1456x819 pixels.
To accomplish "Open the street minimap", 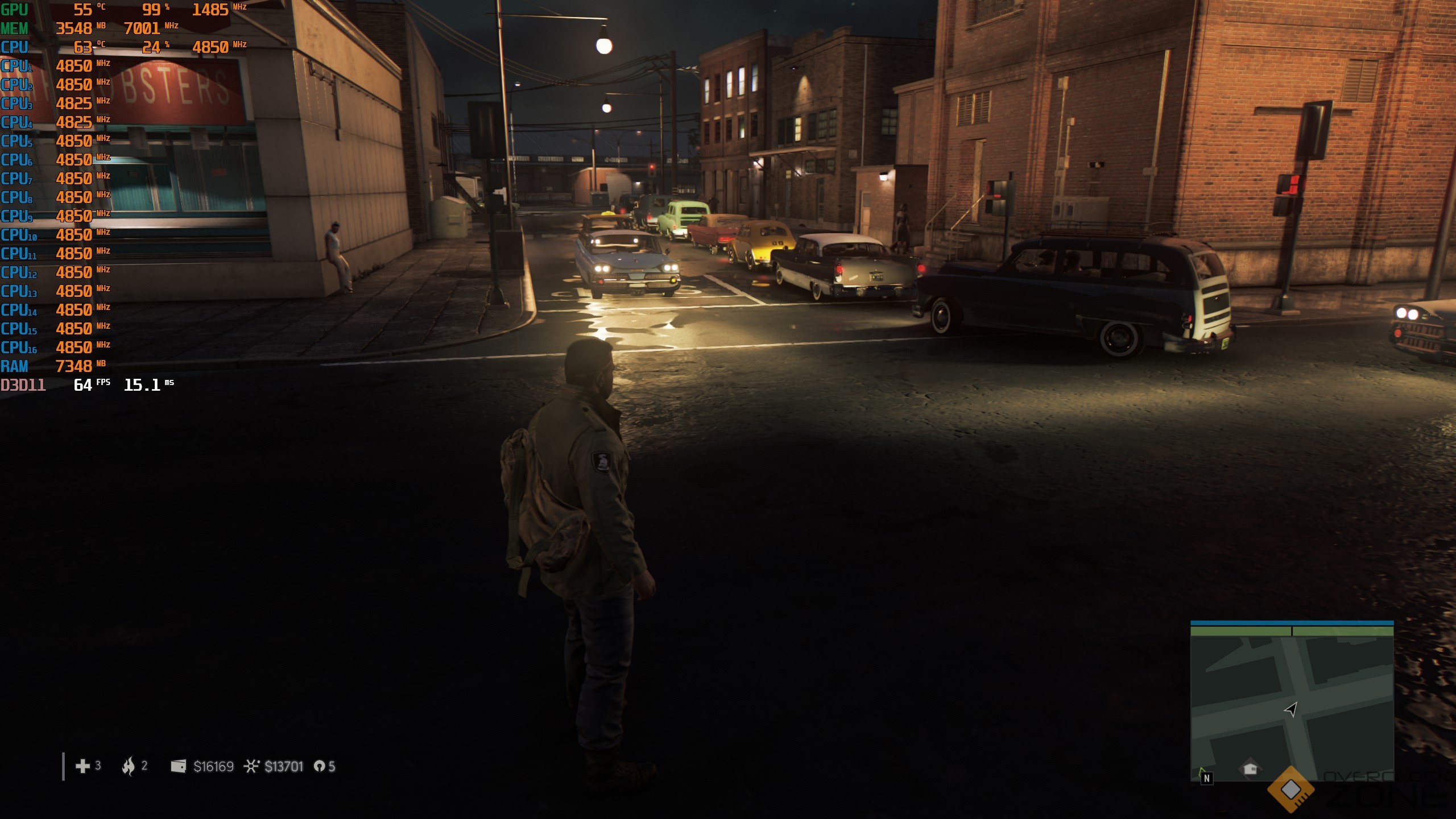I will click(x=1292, y=705).
